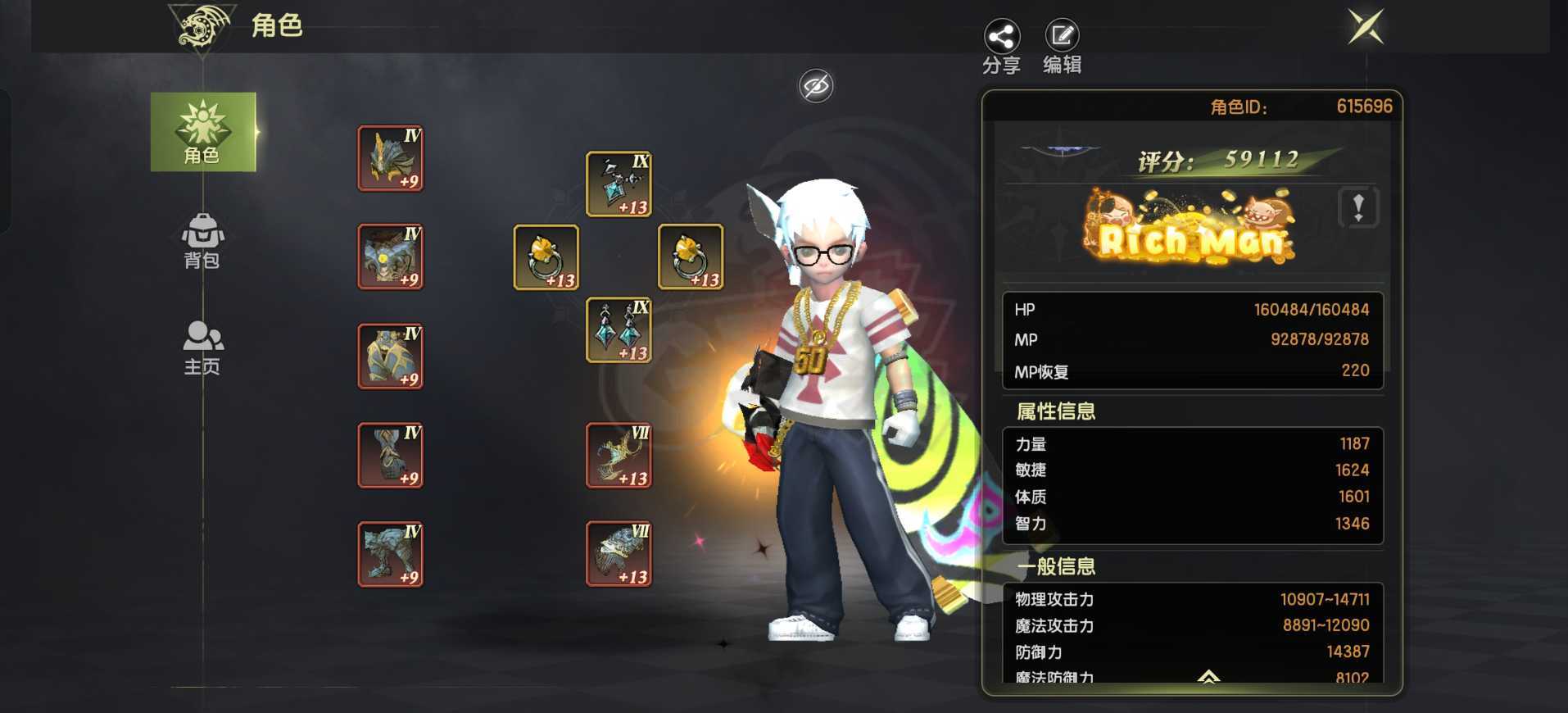Open the exclamation info button
This screenshot has width=1568, height=713.
[1357, 207]
